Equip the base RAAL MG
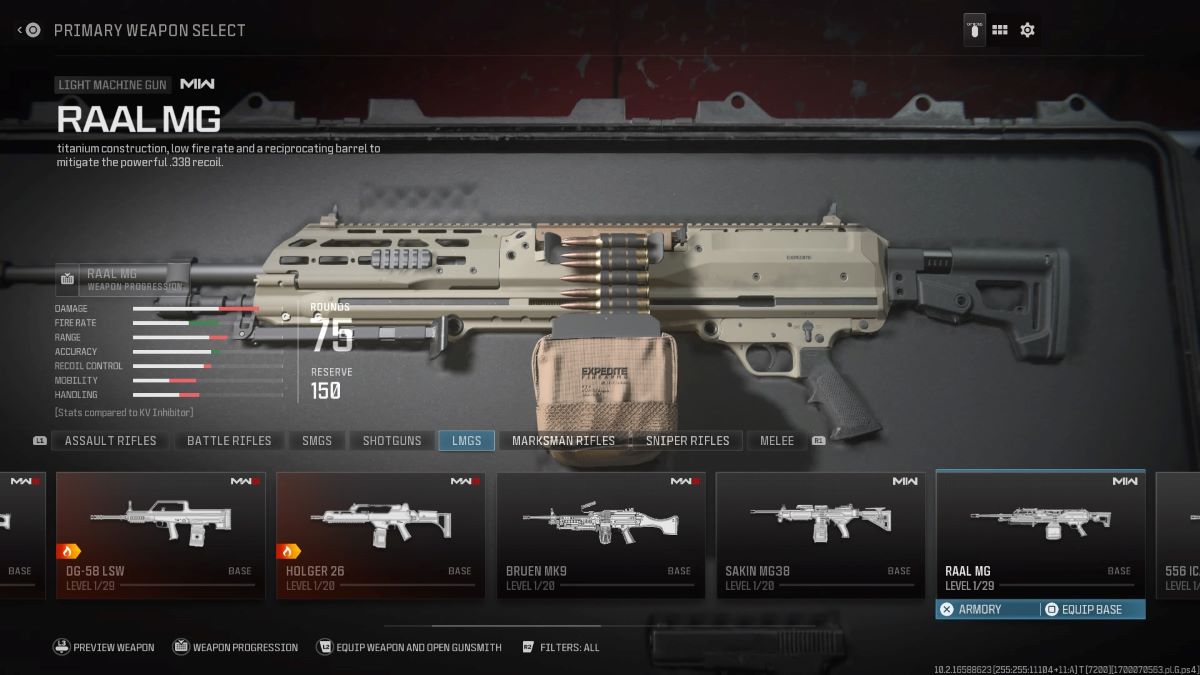1200x675 pixels. [1090, 609]
